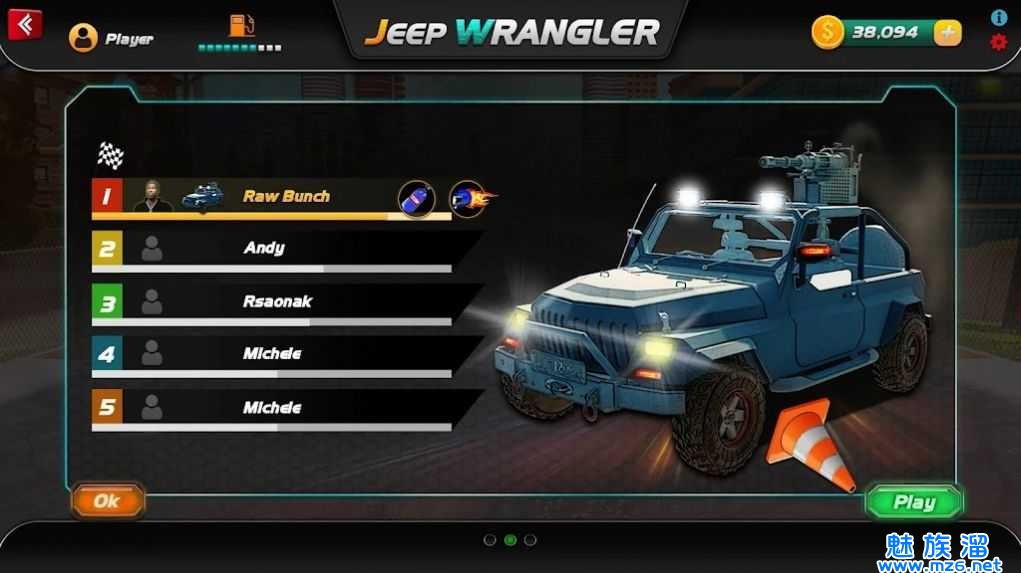Start the race with the Play button
This screenshot has width=1021, height=573.
[x=914, y=502]
